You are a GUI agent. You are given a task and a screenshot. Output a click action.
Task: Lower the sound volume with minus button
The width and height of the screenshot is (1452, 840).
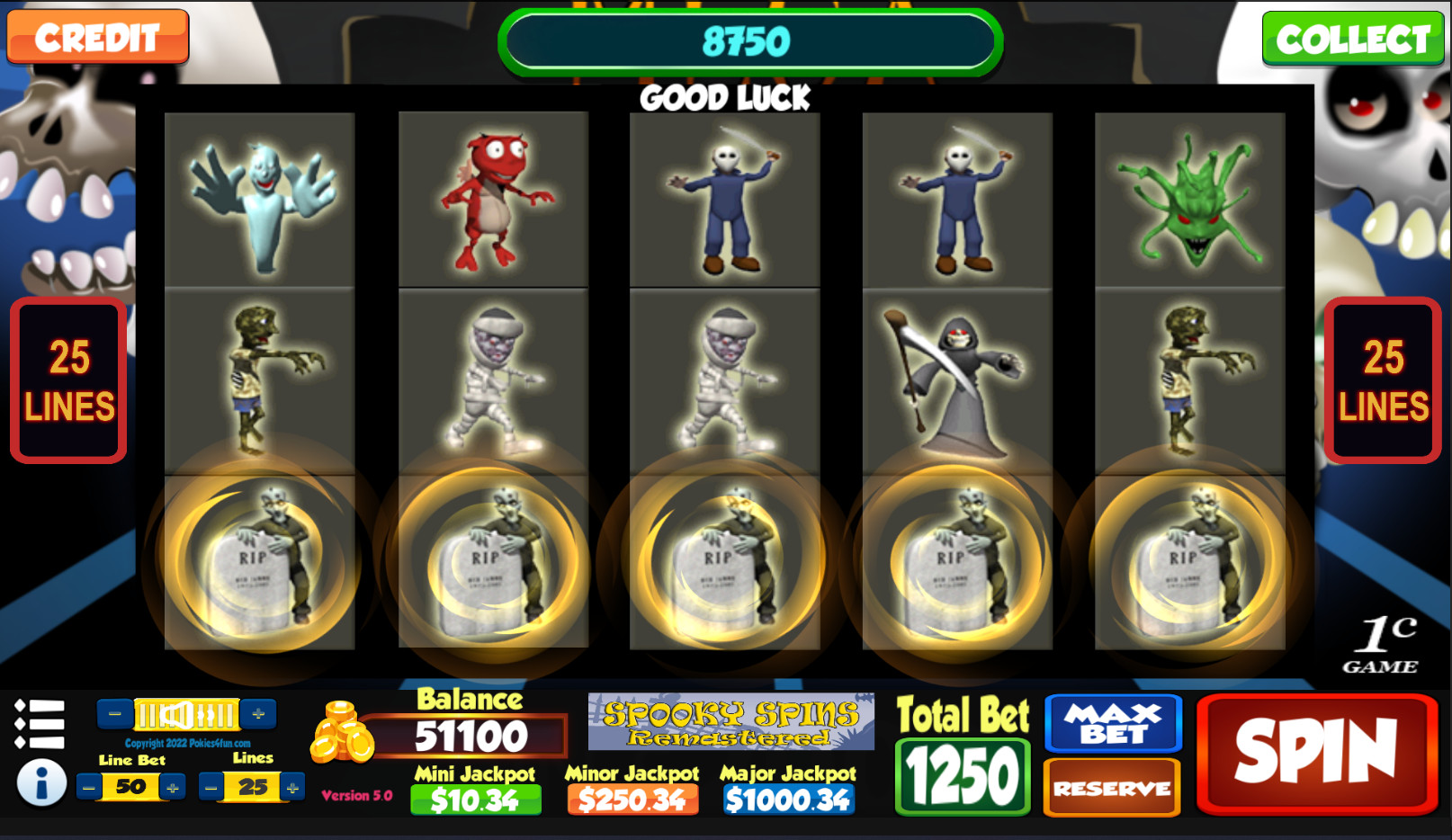coord(114,713)
